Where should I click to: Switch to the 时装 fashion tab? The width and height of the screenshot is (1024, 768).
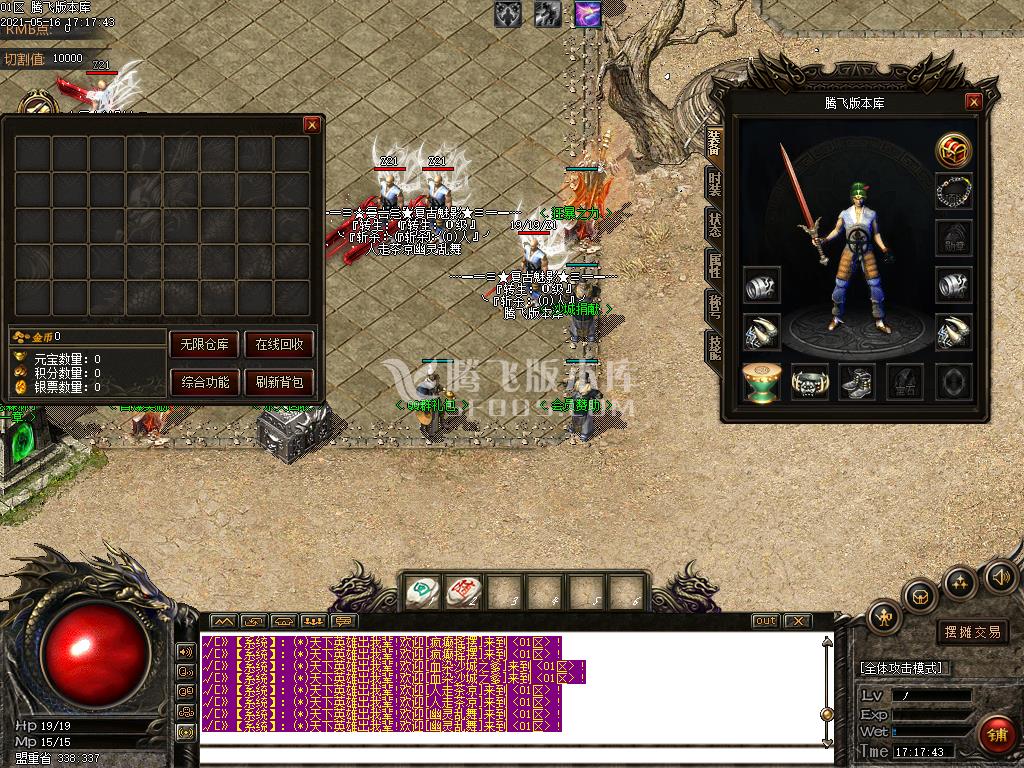[x=714, y=186]
